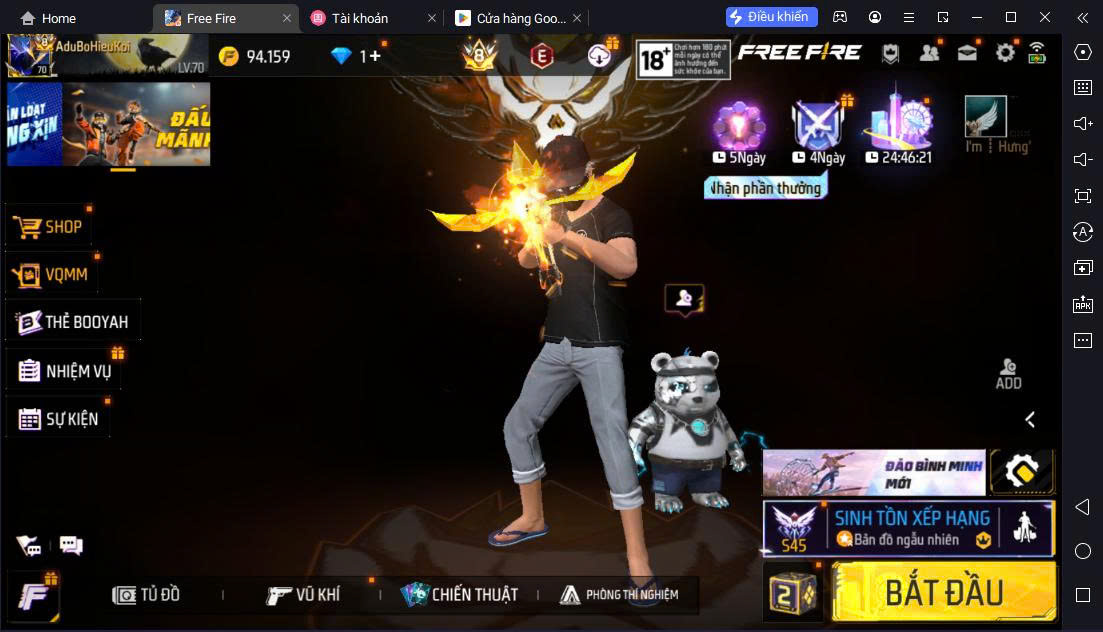This screenshot has height=632, width=1103.
Task: Open PHÒNG THÍ NGHIỆM laboratory
Action: coord(619,595)
